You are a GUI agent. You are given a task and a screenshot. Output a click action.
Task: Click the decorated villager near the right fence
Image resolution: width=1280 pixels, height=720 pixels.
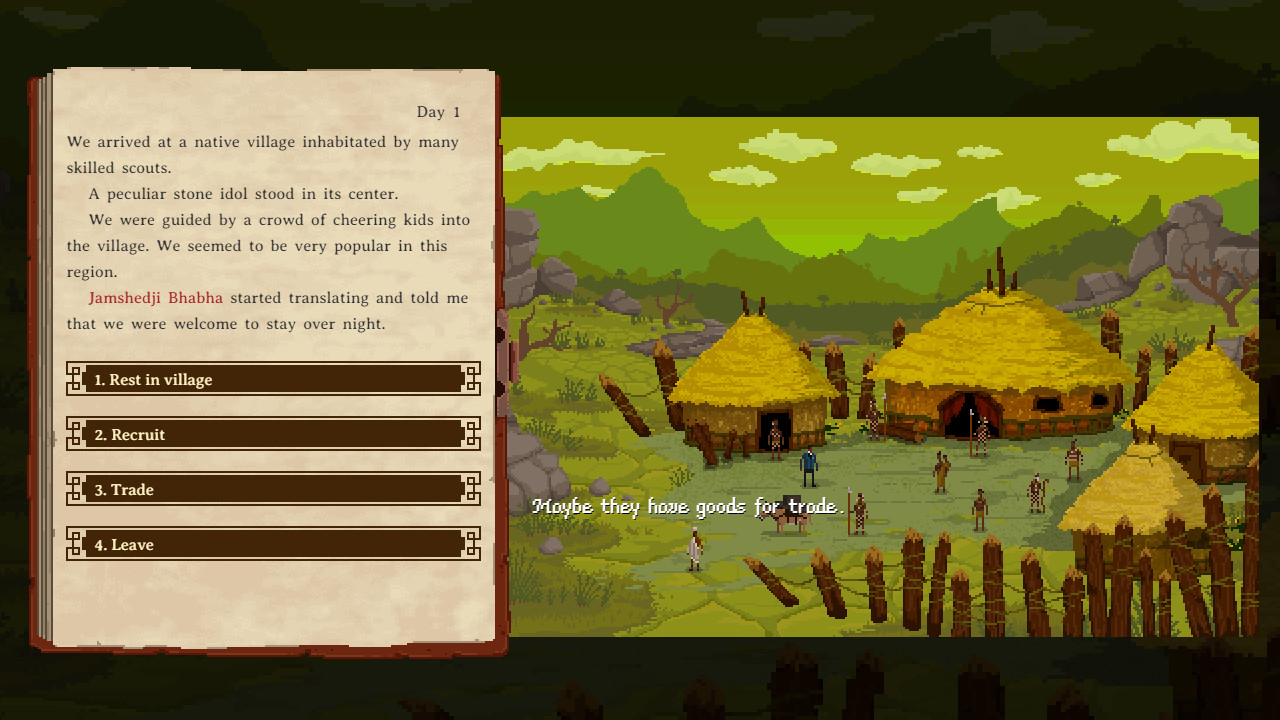pyautogui.click(x=1035, y=492)
